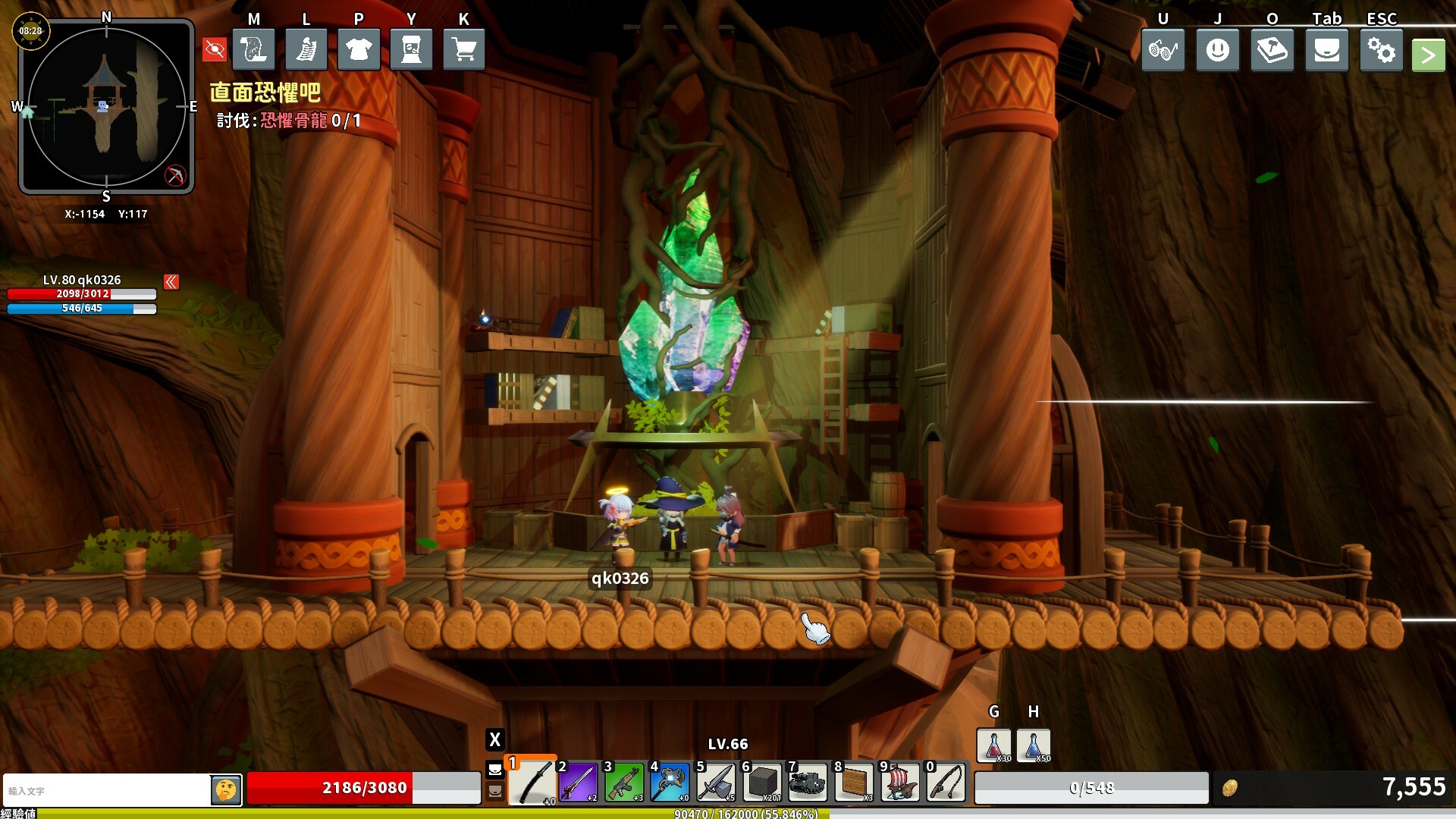Screen dimensions: 1456x819
Task: Toggle the red crossed-eye visibility button
Action: (215, 51)
